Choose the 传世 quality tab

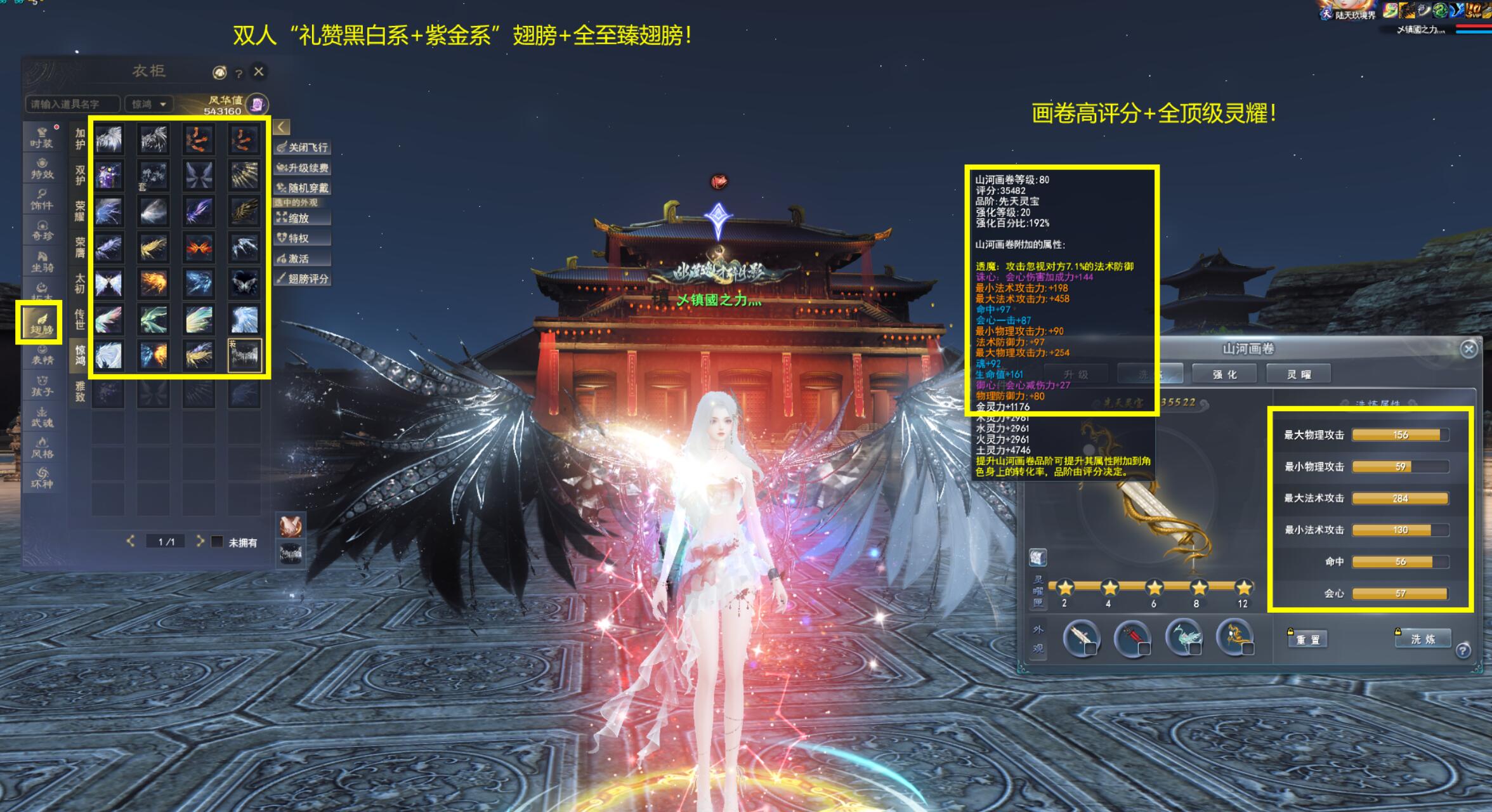(x=80, y=319)
